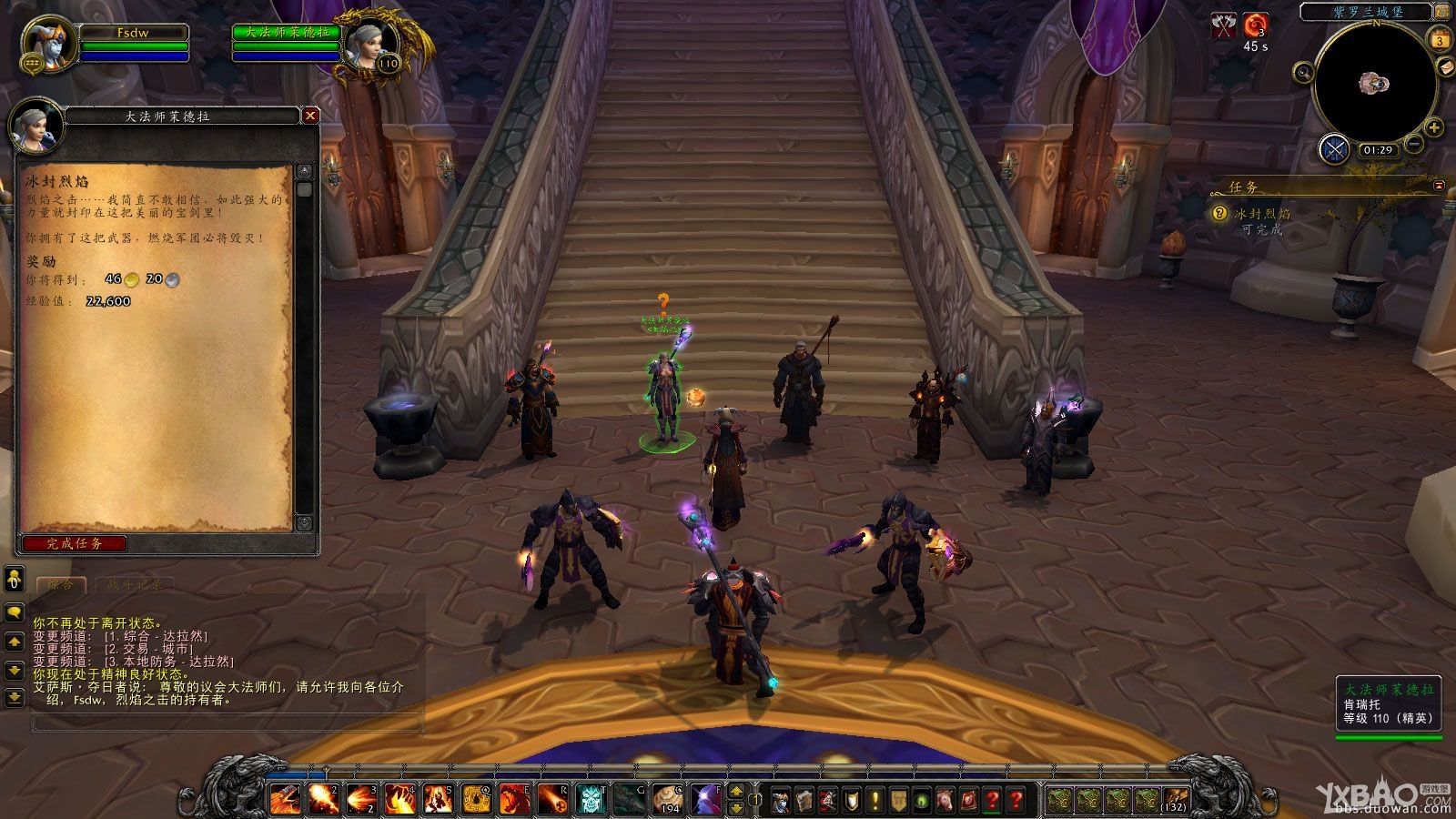Open the calendar button showing 3
1456x819 pixels.
(1440, 40)
